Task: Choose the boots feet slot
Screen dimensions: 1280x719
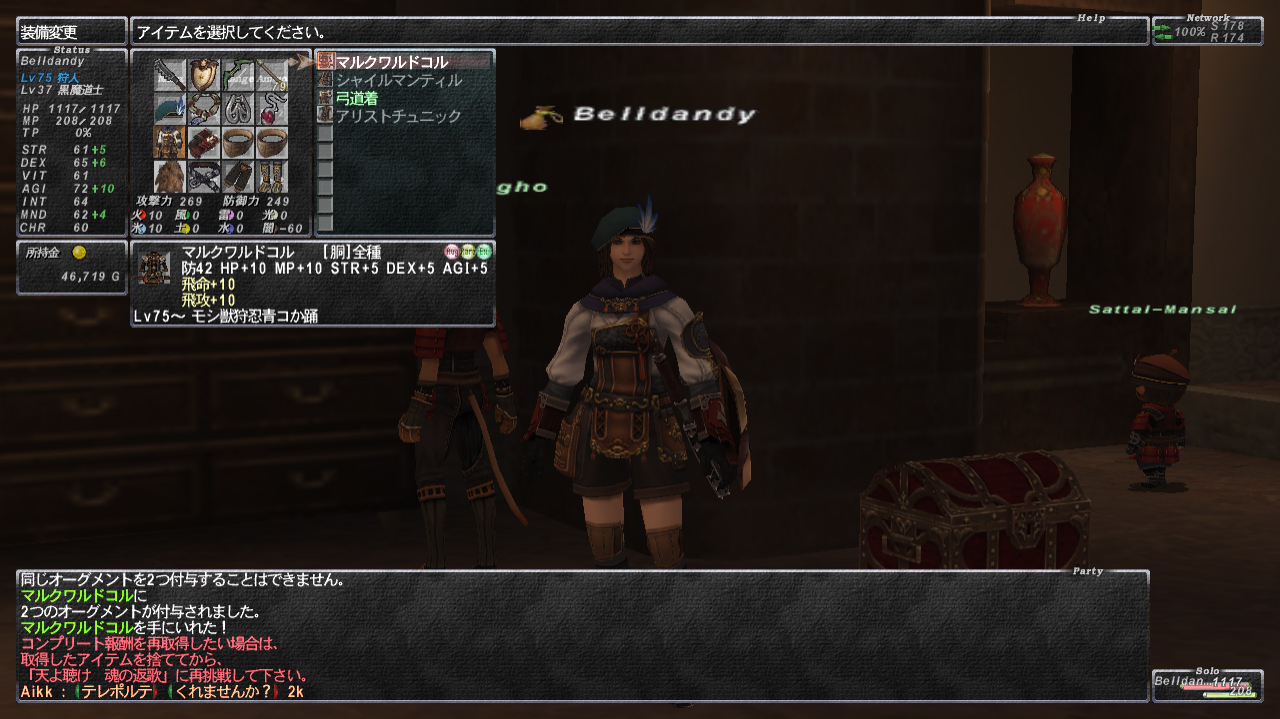Action: (272, 176)
